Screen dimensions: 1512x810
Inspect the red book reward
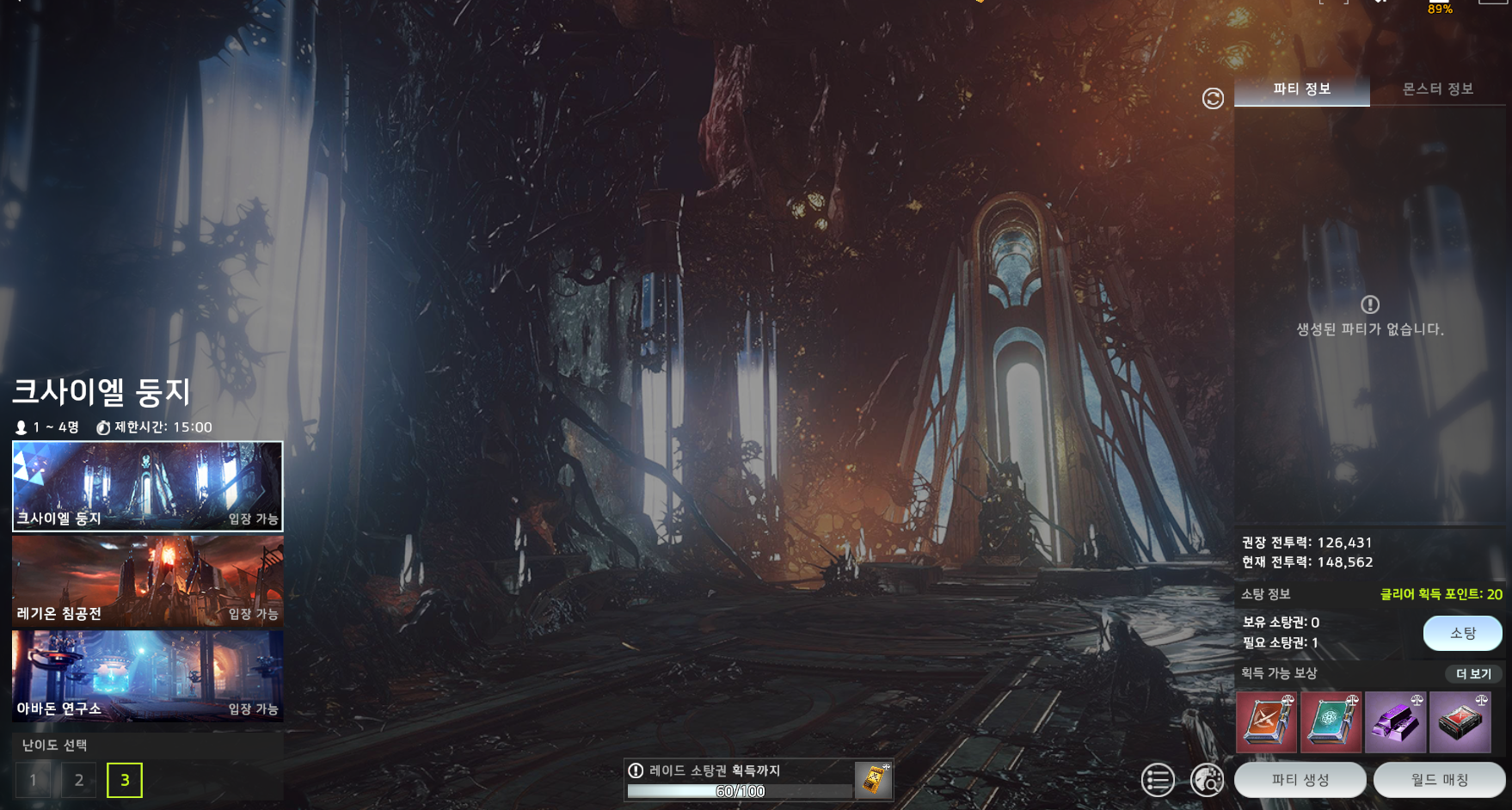[x=1266, y=722]
